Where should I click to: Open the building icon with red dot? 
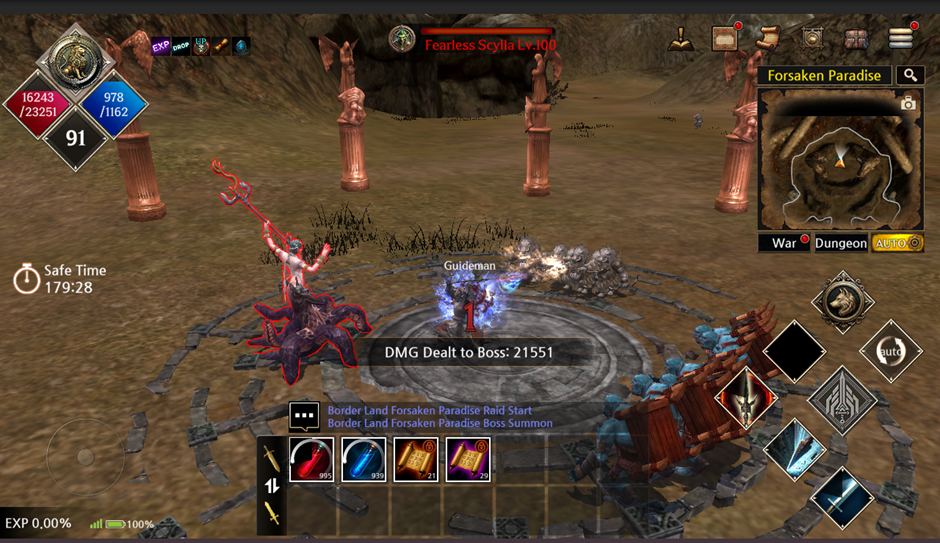(725, 38)
